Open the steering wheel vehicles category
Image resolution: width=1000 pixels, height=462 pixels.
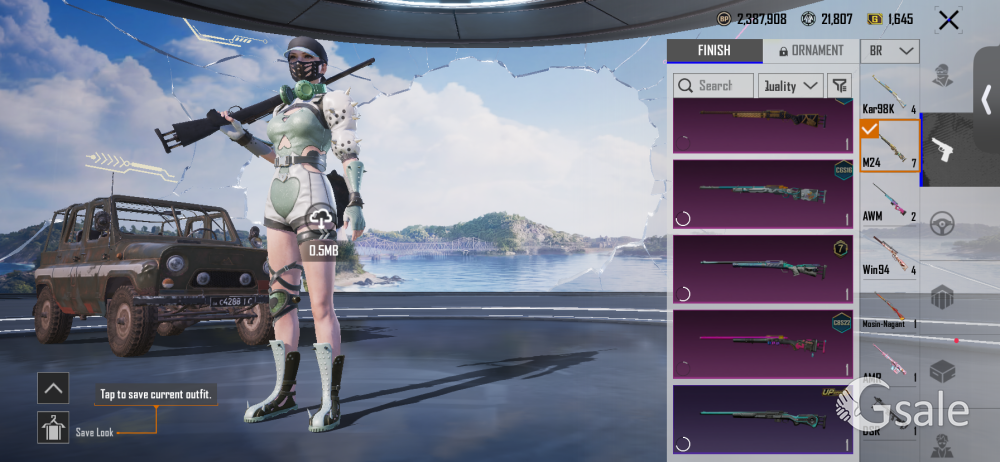tap(942, 224)
